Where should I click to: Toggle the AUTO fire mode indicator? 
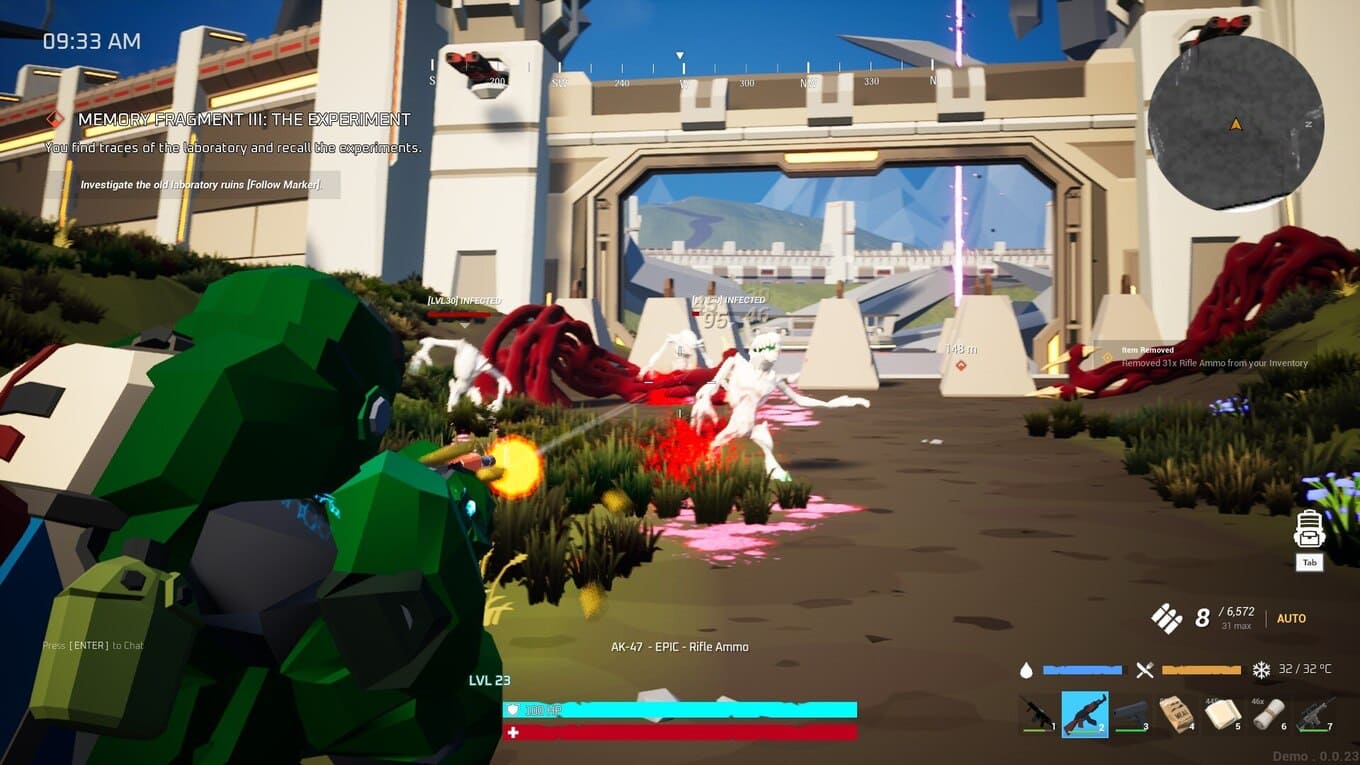[1291, 619]
